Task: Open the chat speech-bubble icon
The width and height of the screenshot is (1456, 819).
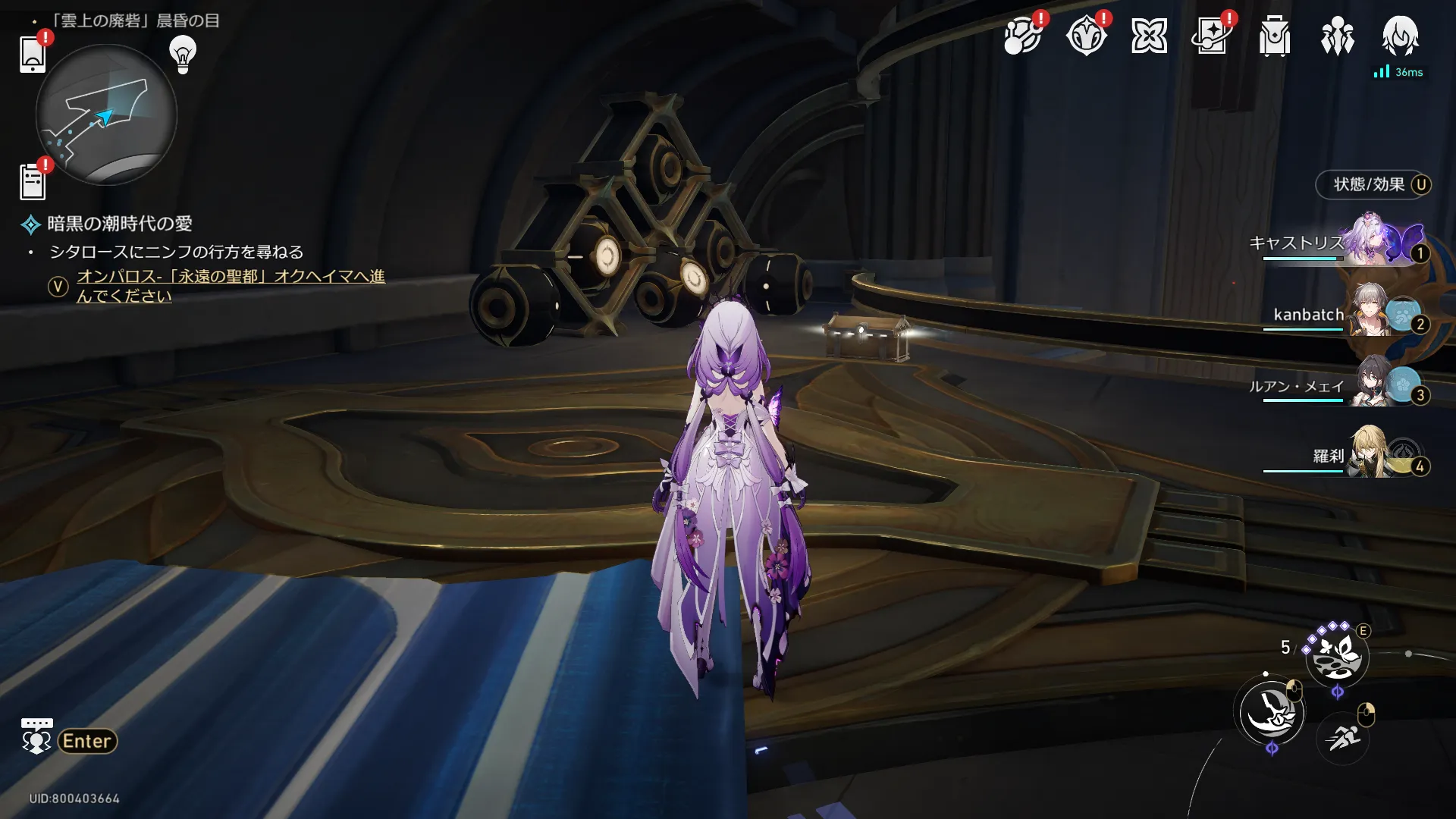Action: [x=36, y=736]
